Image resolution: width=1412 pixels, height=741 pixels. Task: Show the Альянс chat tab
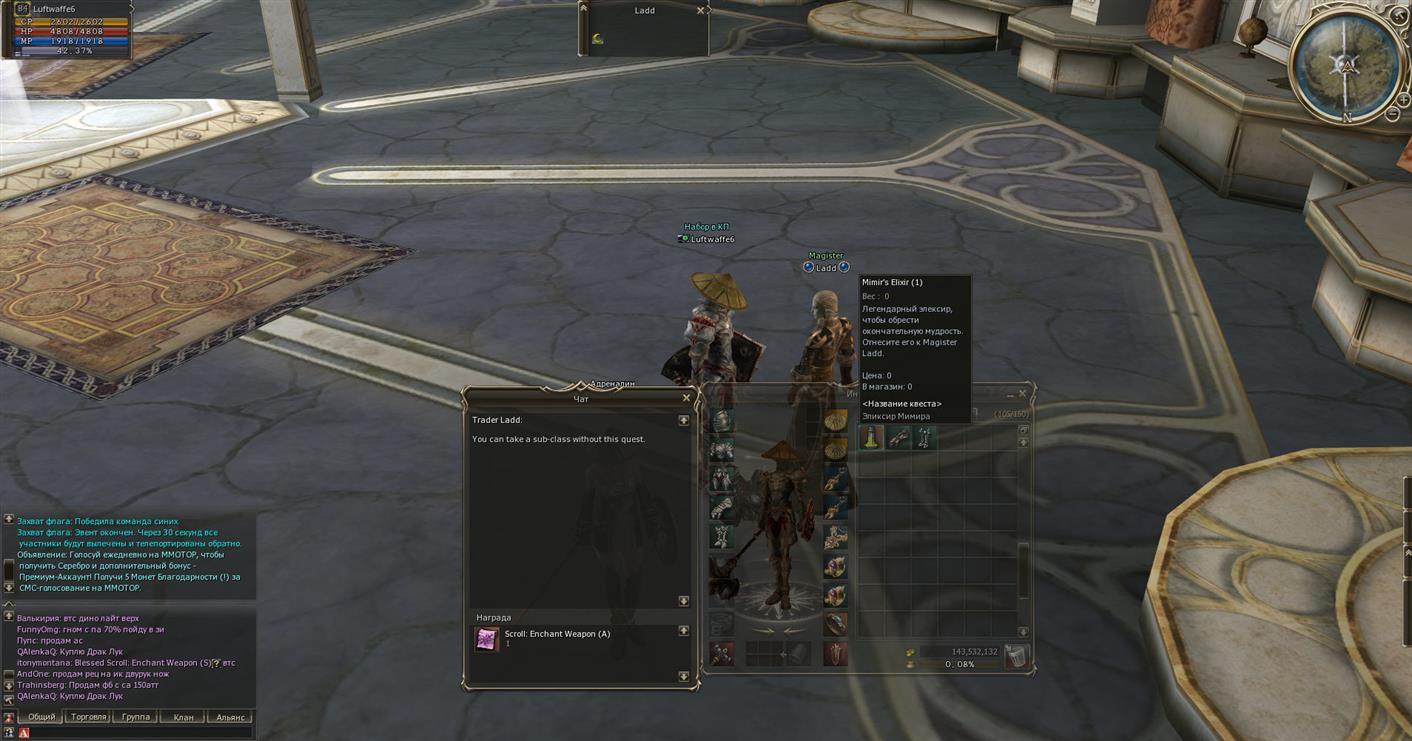coord(230,717)
